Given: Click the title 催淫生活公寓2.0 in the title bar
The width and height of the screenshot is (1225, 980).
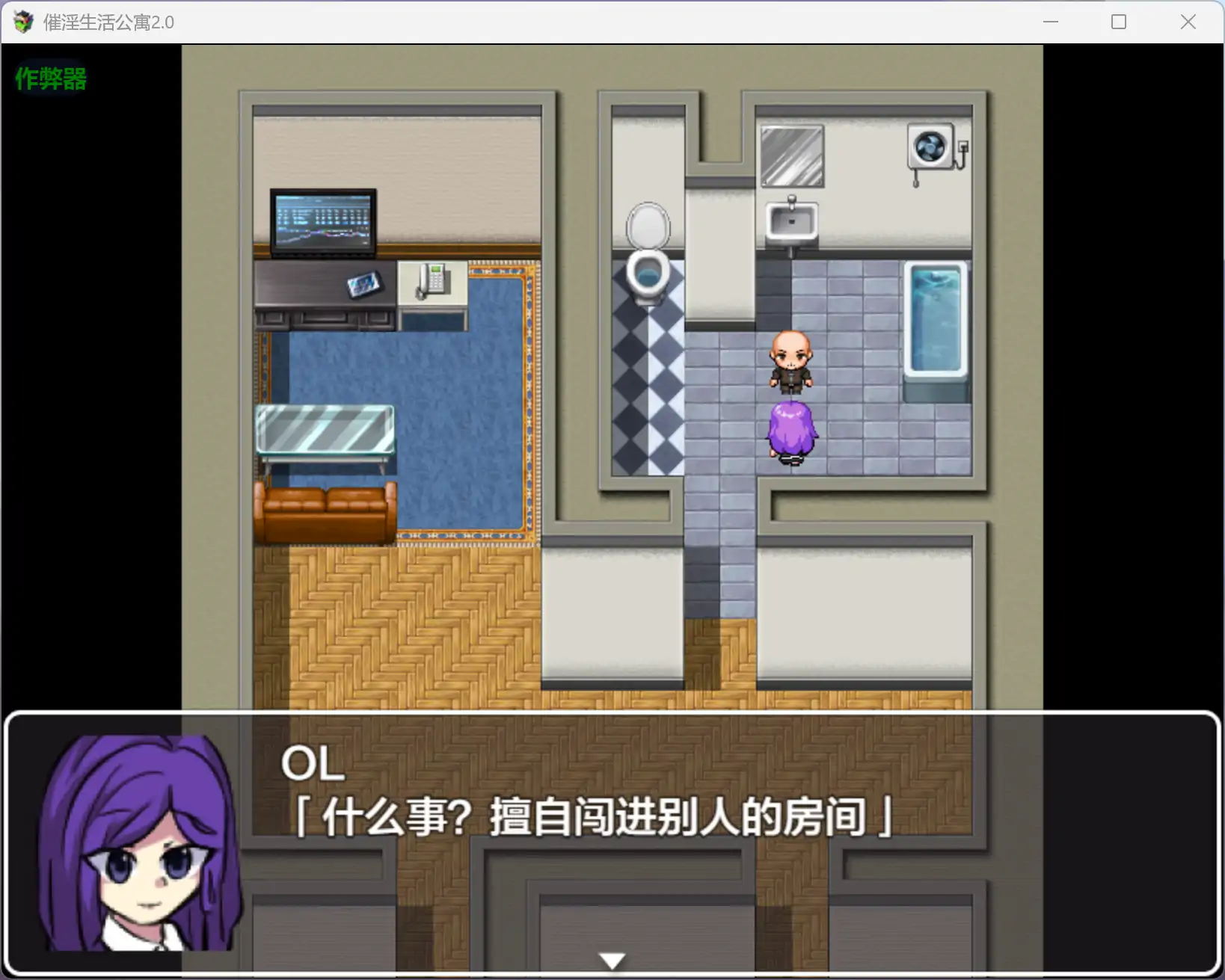Looking at the screenshot, I should point(105,22).
